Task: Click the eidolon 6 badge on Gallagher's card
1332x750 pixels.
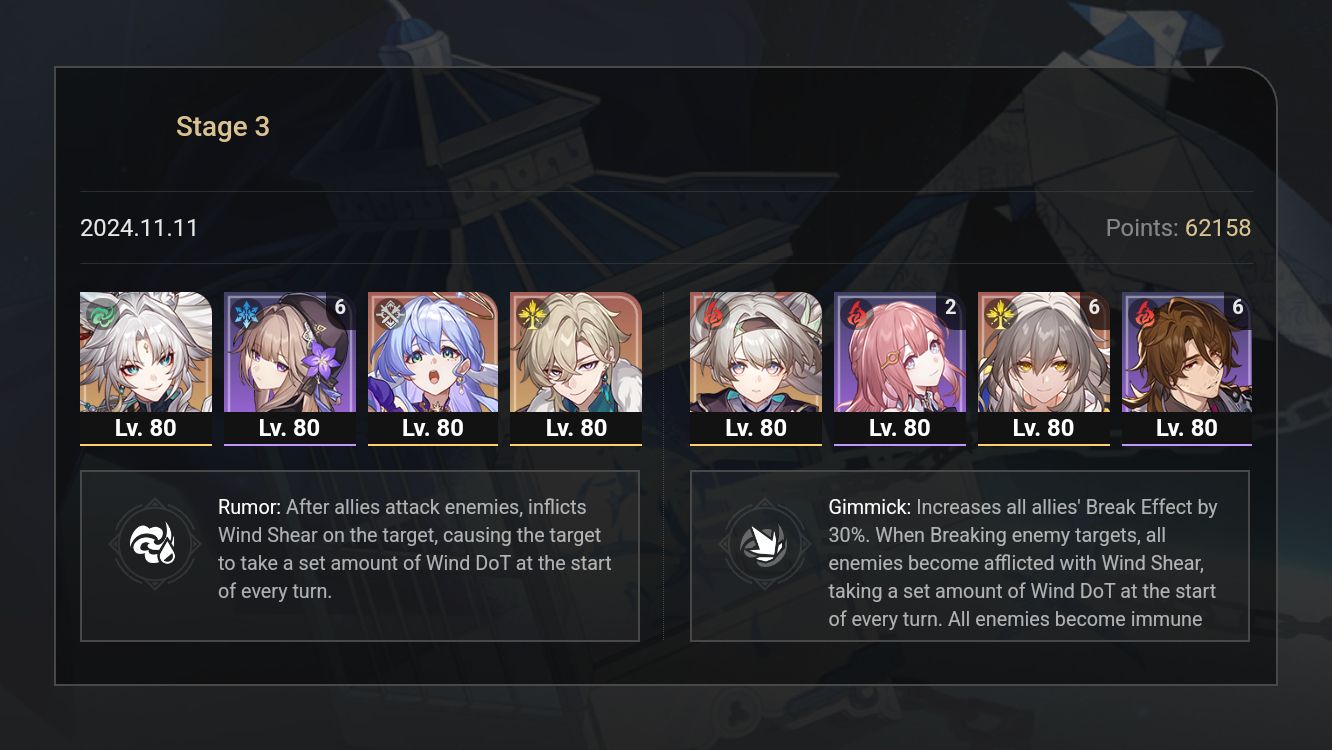Action: click(x=1239, y=308)
